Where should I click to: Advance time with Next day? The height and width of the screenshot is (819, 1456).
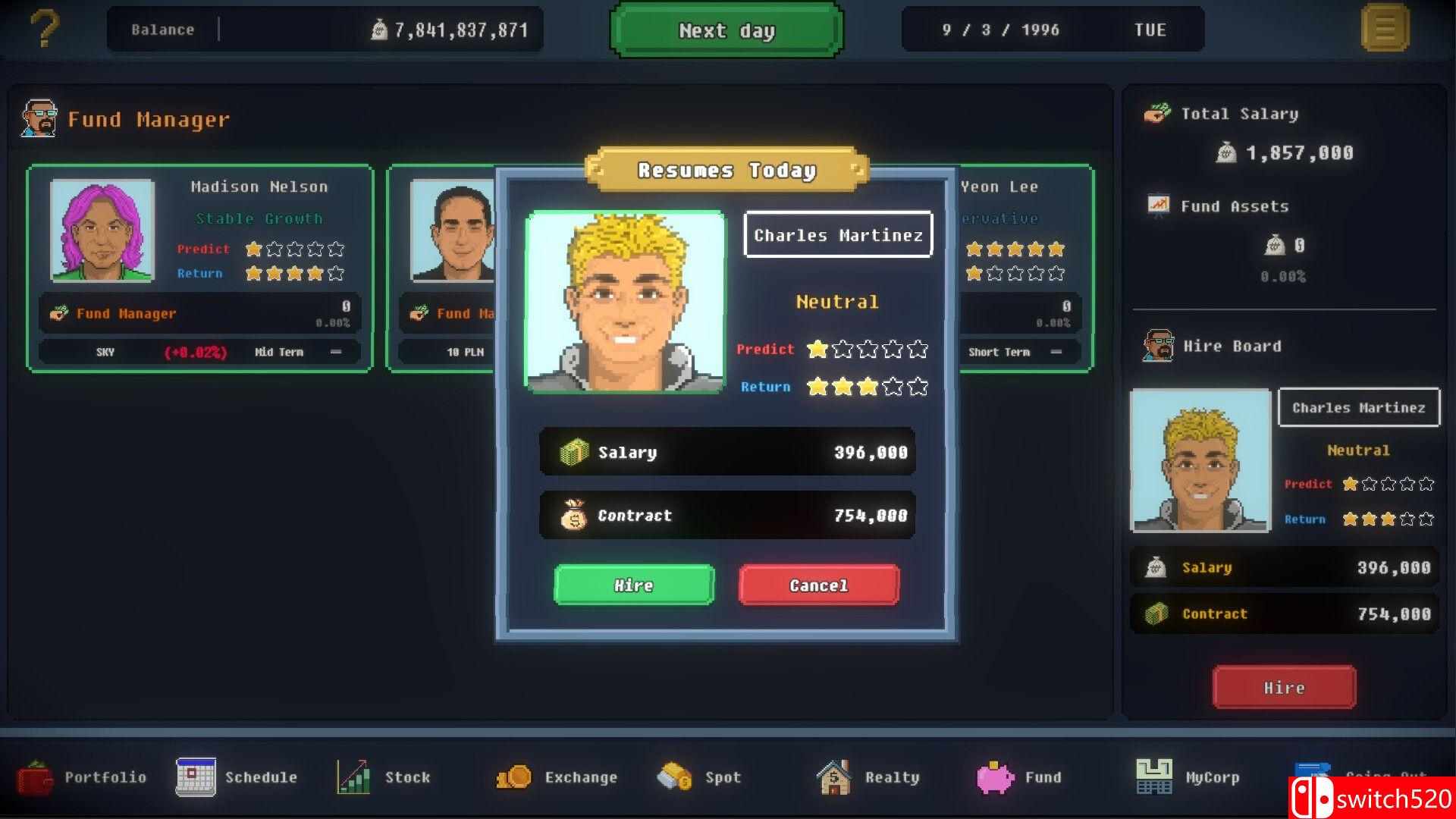click(x=725, y=30)
